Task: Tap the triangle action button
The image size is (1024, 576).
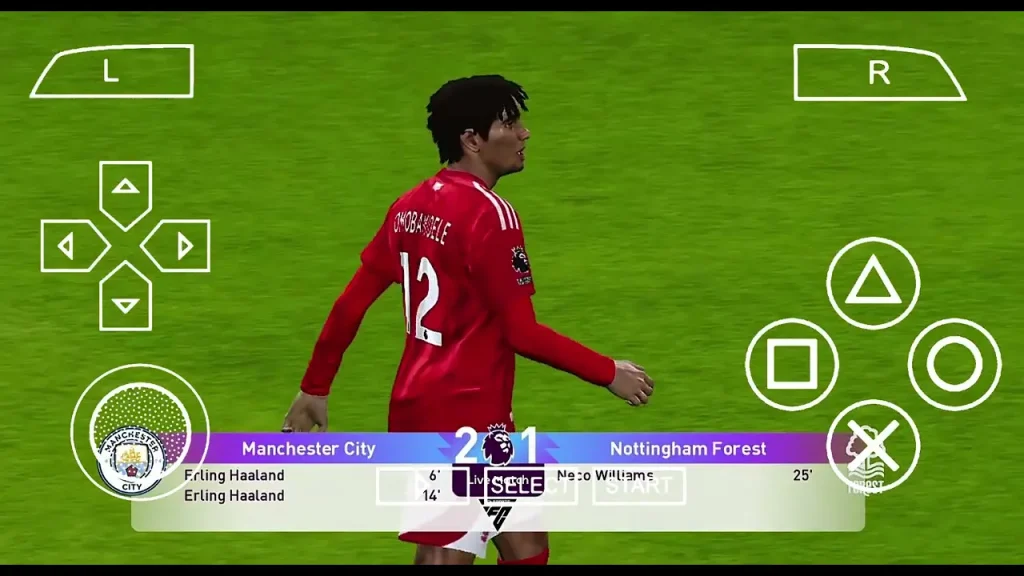Action: pos(873,283)
